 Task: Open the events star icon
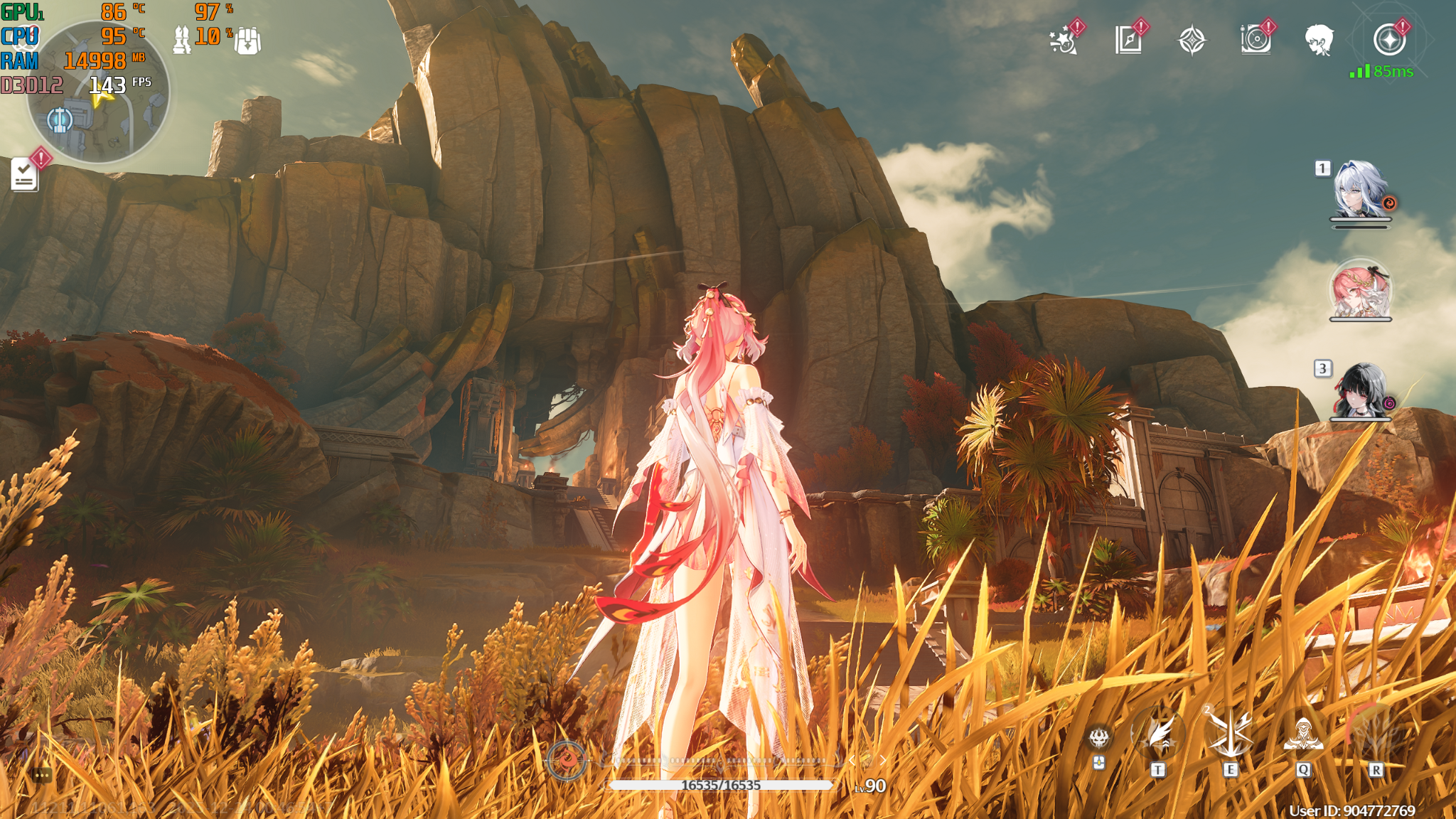tap(1064, 41)
